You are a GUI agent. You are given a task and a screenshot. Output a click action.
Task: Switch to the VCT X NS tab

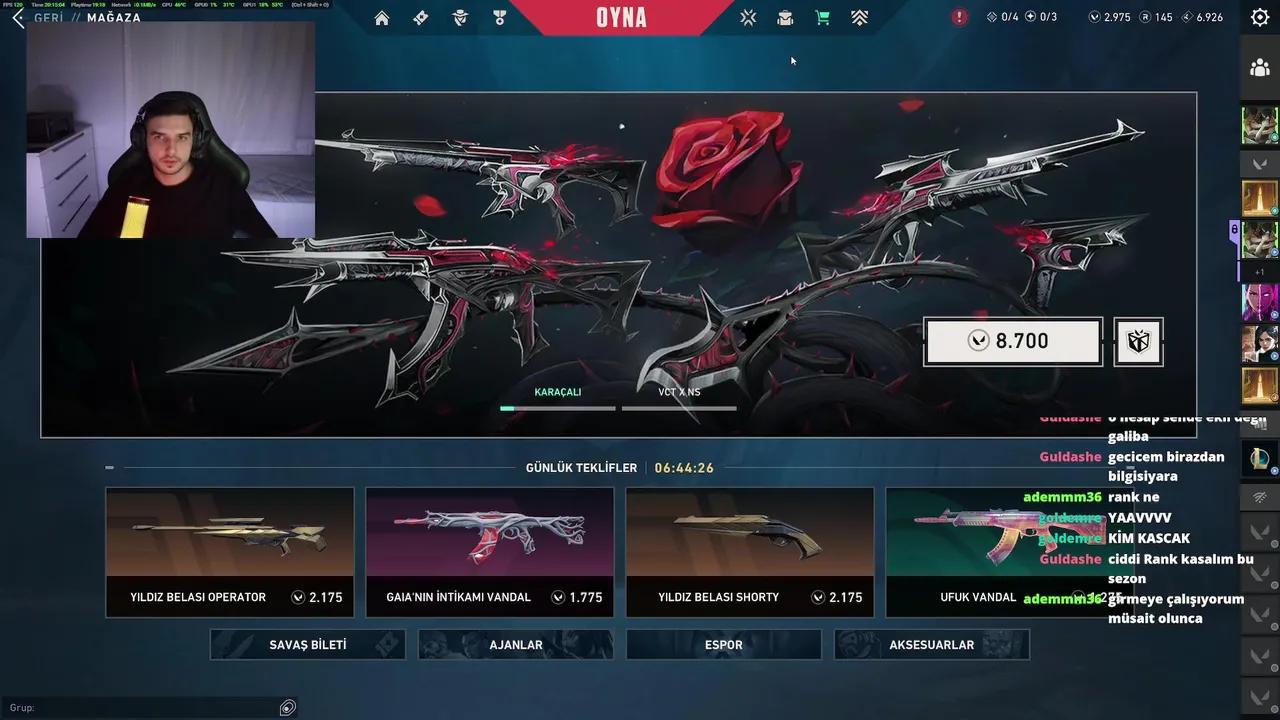pyautogui.click(x=679, y=392)
